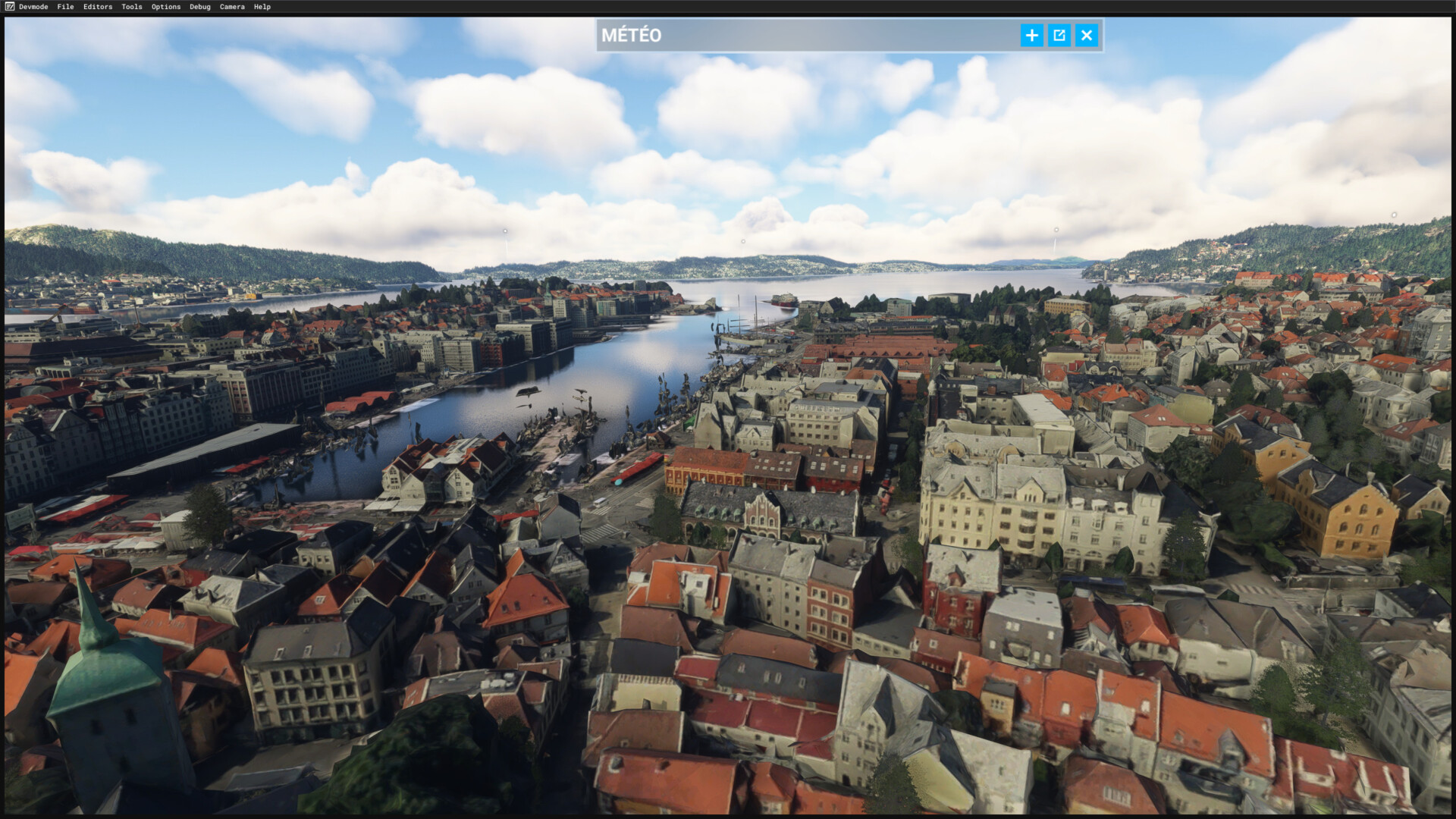Close the Météo weather panel

pyautogui.click(x=1087, y=36)
